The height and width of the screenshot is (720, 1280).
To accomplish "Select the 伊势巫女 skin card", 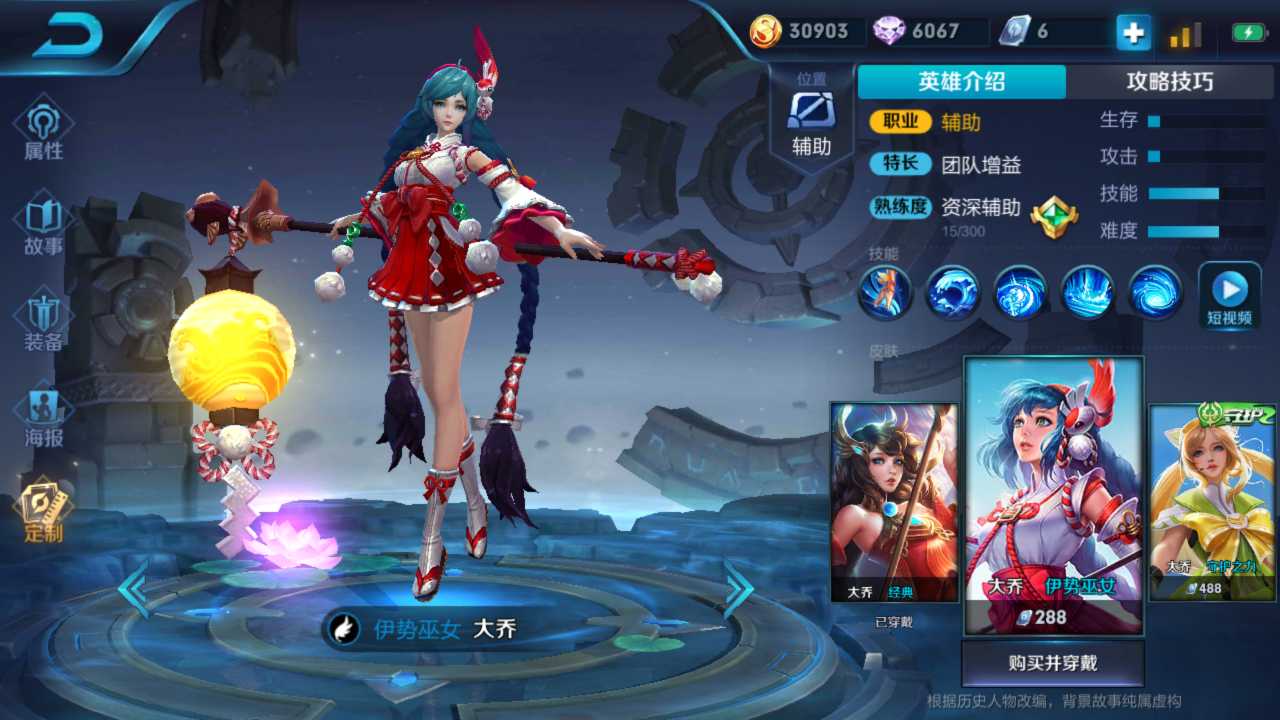I will click(1053, 495).
